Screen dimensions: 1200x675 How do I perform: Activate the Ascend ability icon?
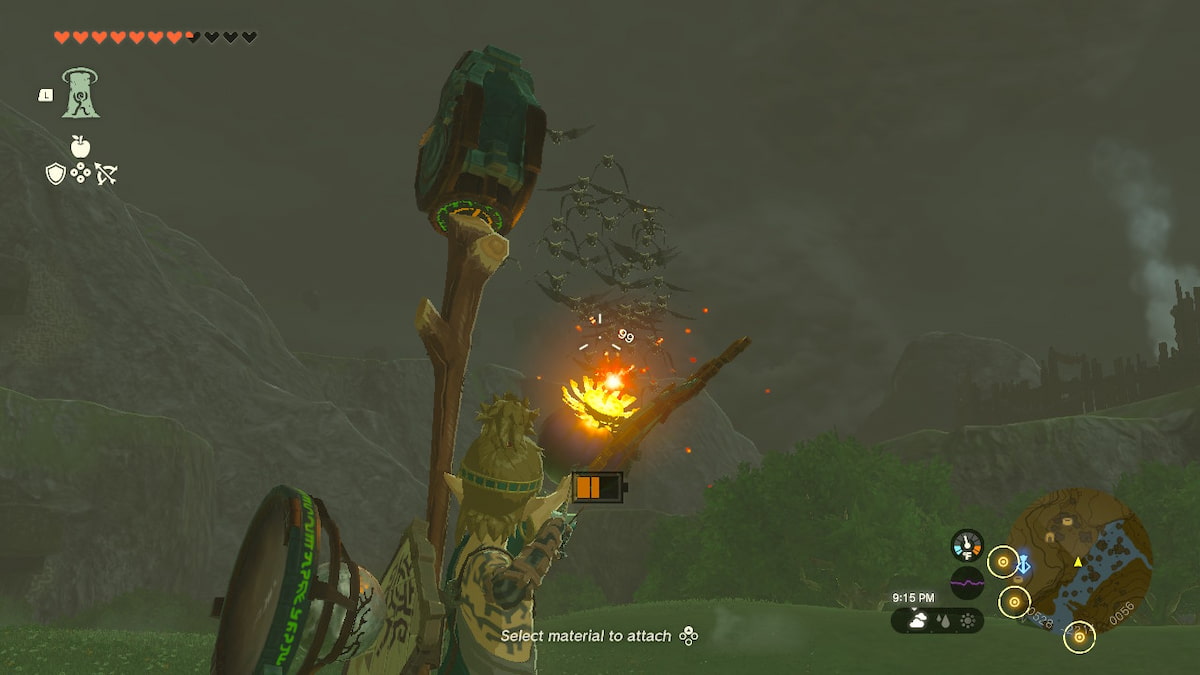click(x=79, y=93)
